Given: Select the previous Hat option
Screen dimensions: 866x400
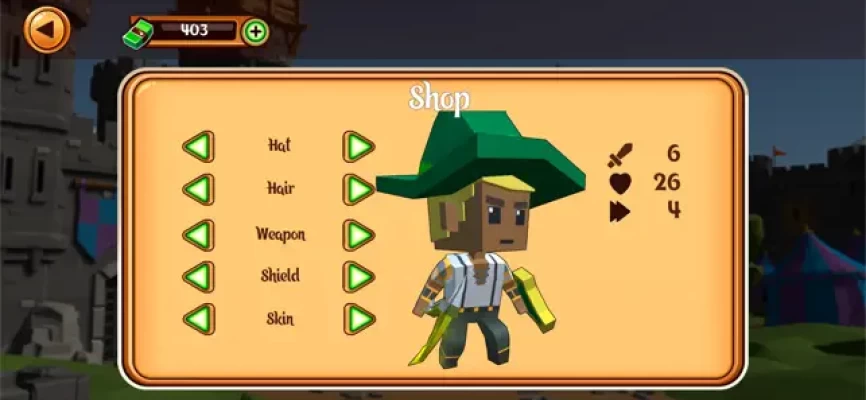Looking at the screenshot, I should click(198, 146).
